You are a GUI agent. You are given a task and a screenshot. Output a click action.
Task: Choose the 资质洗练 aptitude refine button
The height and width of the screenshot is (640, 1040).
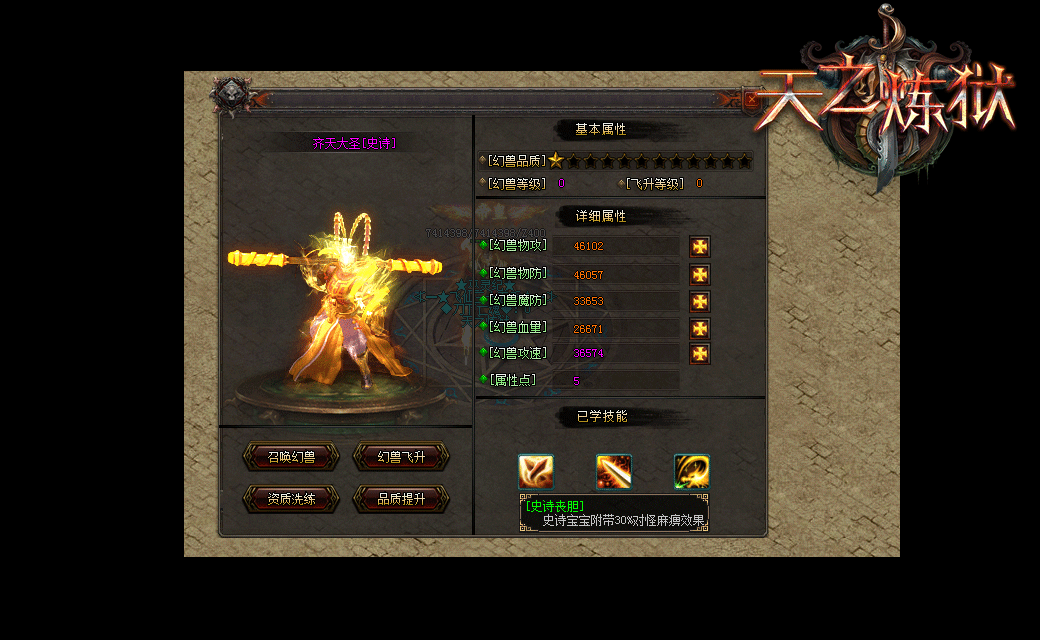(291, 499)
